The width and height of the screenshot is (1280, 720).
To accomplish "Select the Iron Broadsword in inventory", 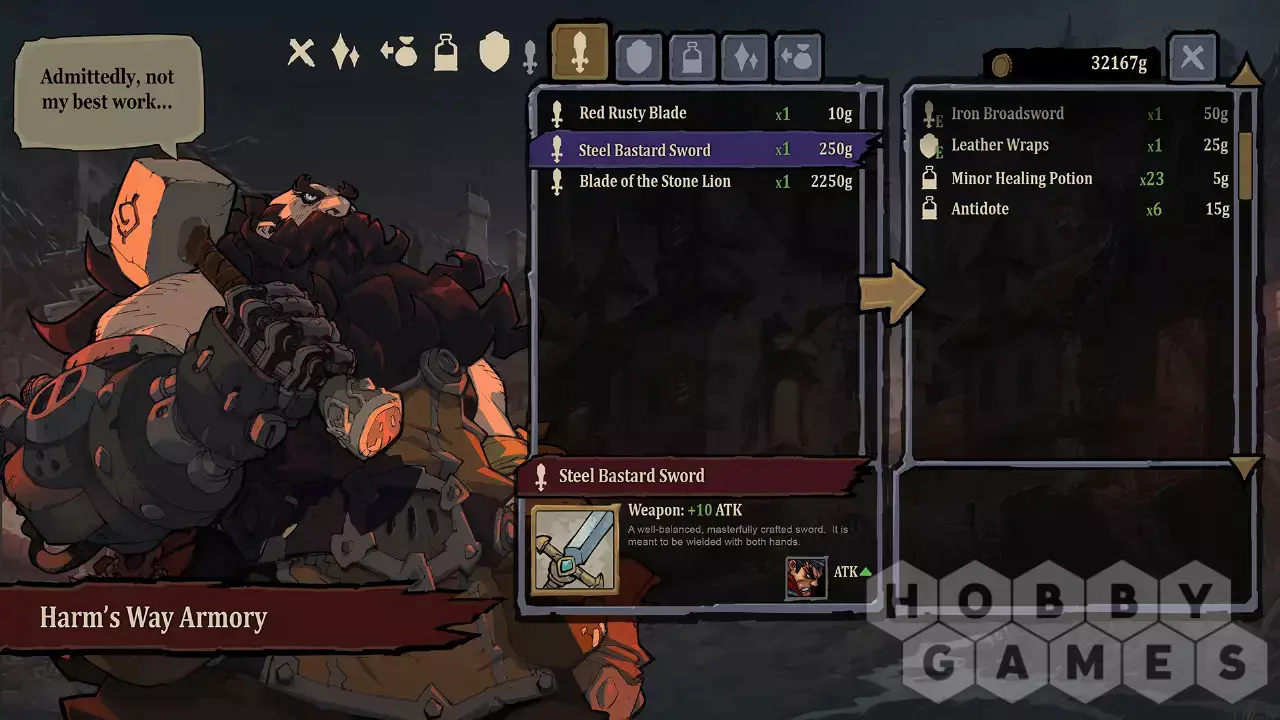I will pyautogui.click(x=1073, y=114).
